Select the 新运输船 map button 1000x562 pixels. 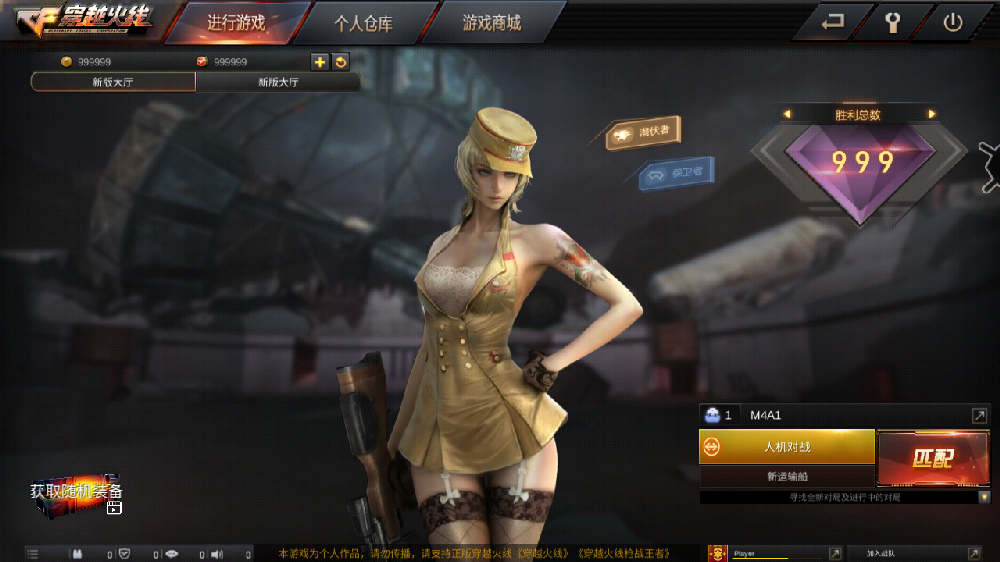tap(787, 477)
